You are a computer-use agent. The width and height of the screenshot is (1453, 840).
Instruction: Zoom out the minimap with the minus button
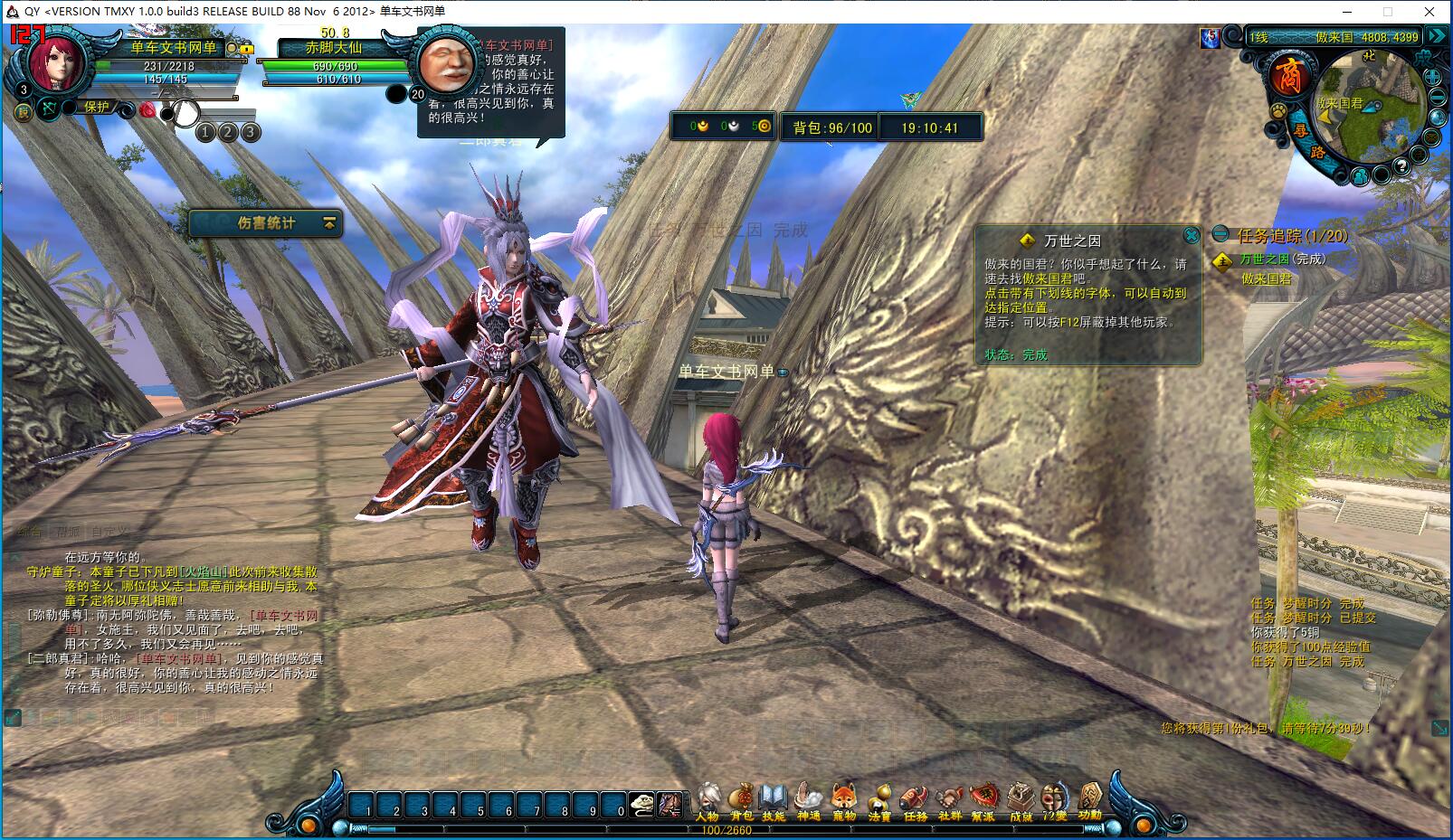(1436, 97)
